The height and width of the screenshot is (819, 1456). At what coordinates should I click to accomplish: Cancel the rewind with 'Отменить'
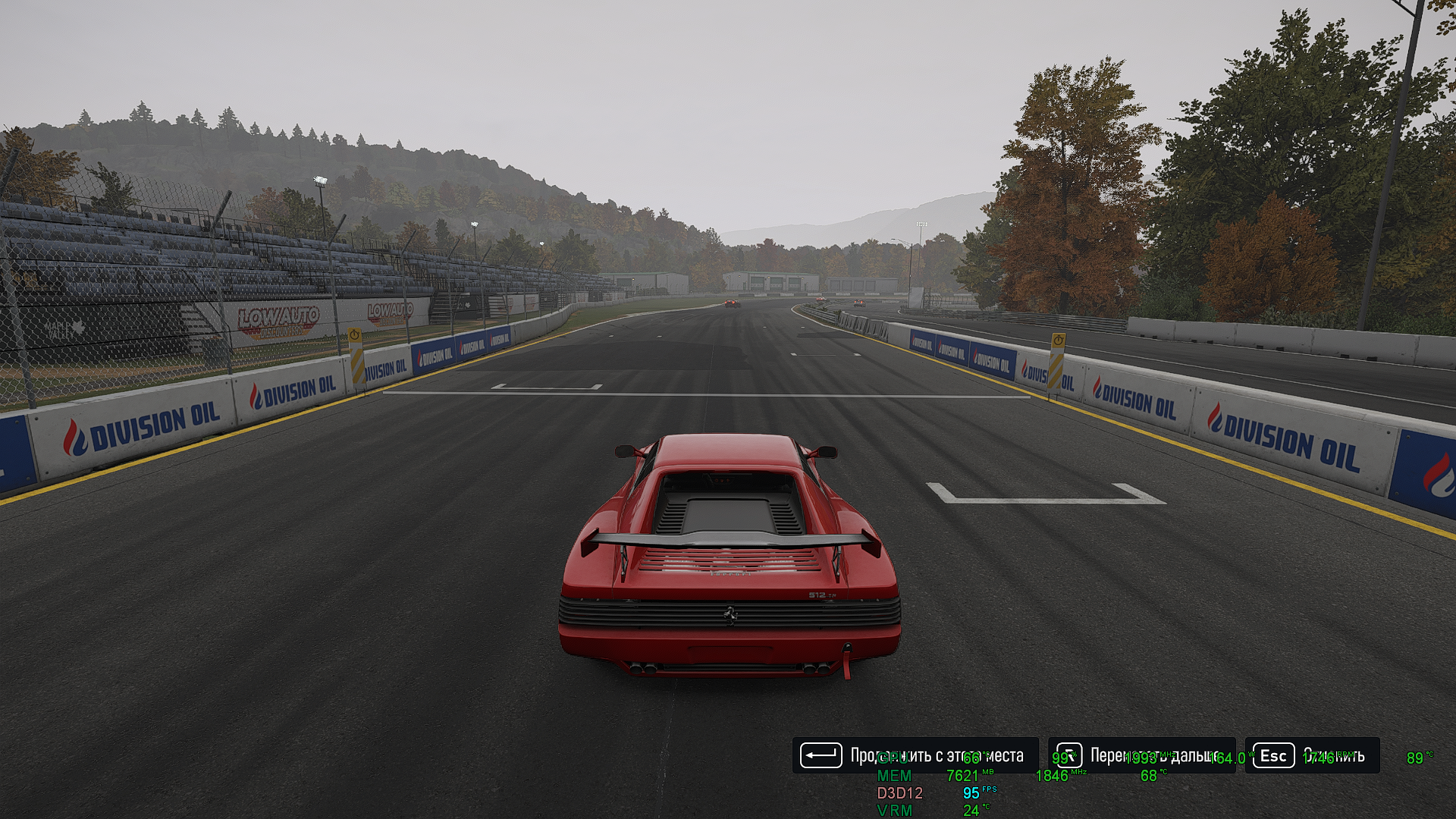coord(1313,755)
